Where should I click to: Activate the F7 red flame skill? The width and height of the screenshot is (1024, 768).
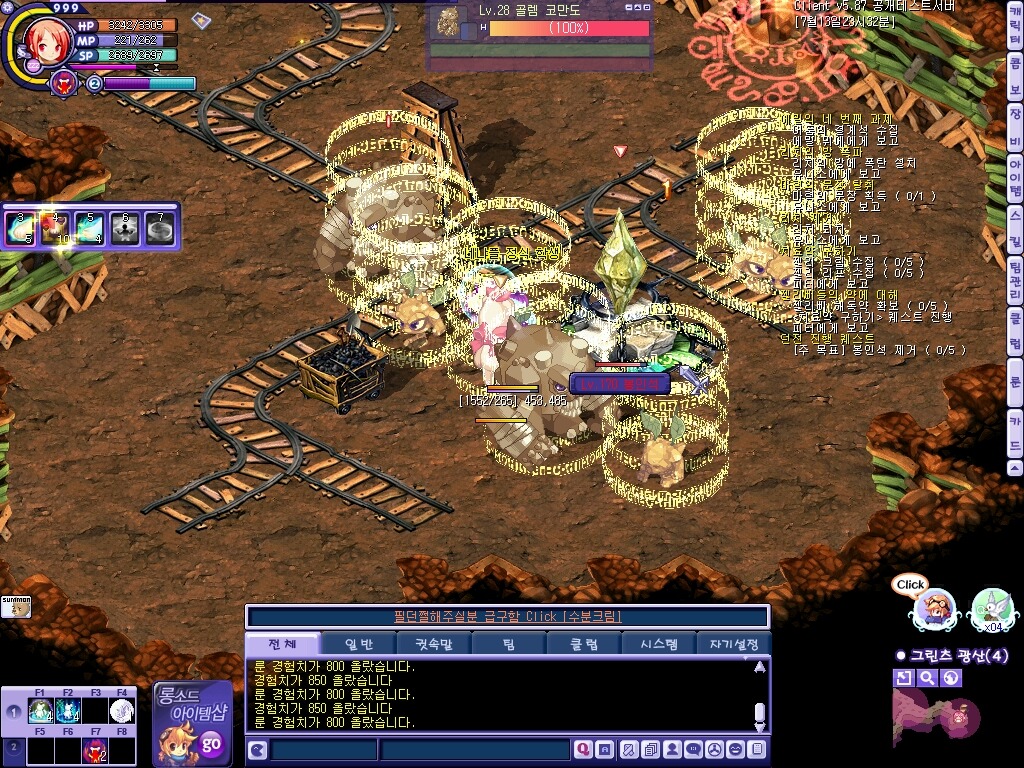click(x=95, y=750)
